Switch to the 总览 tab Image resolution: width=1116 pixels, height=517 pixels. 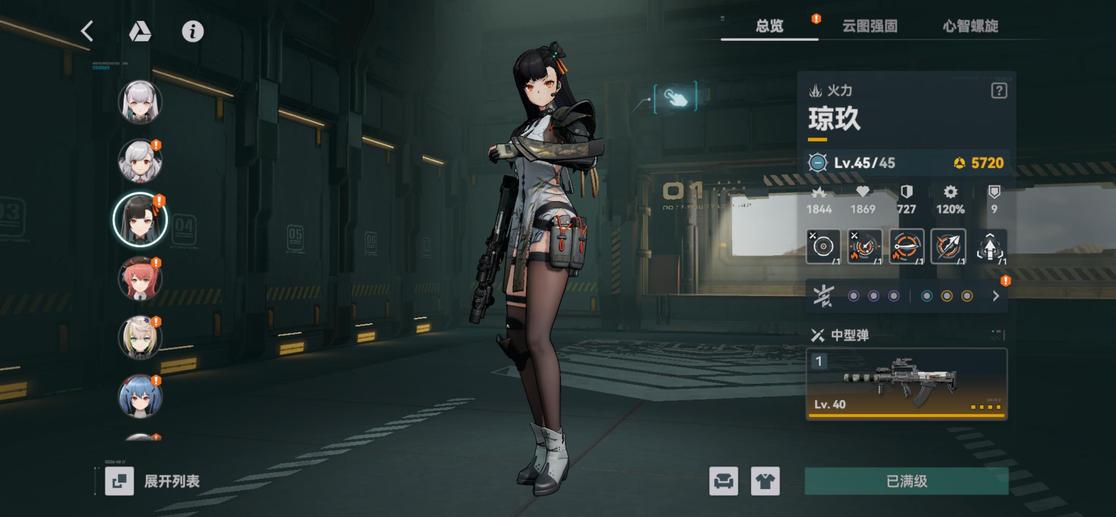[769, 26]
